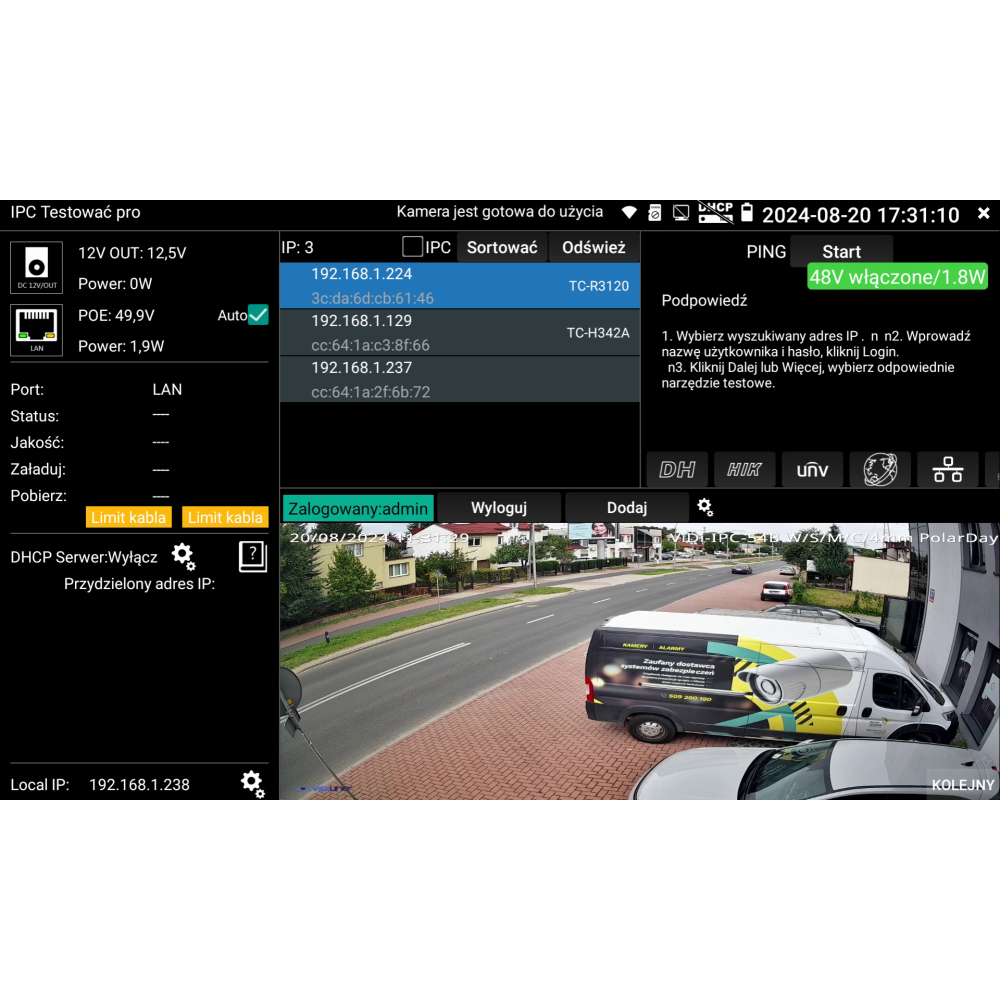Viewport: 1000px width, 1000px height.
Task: Go to next with KOLEJNY
Action: tap(962, 785)
